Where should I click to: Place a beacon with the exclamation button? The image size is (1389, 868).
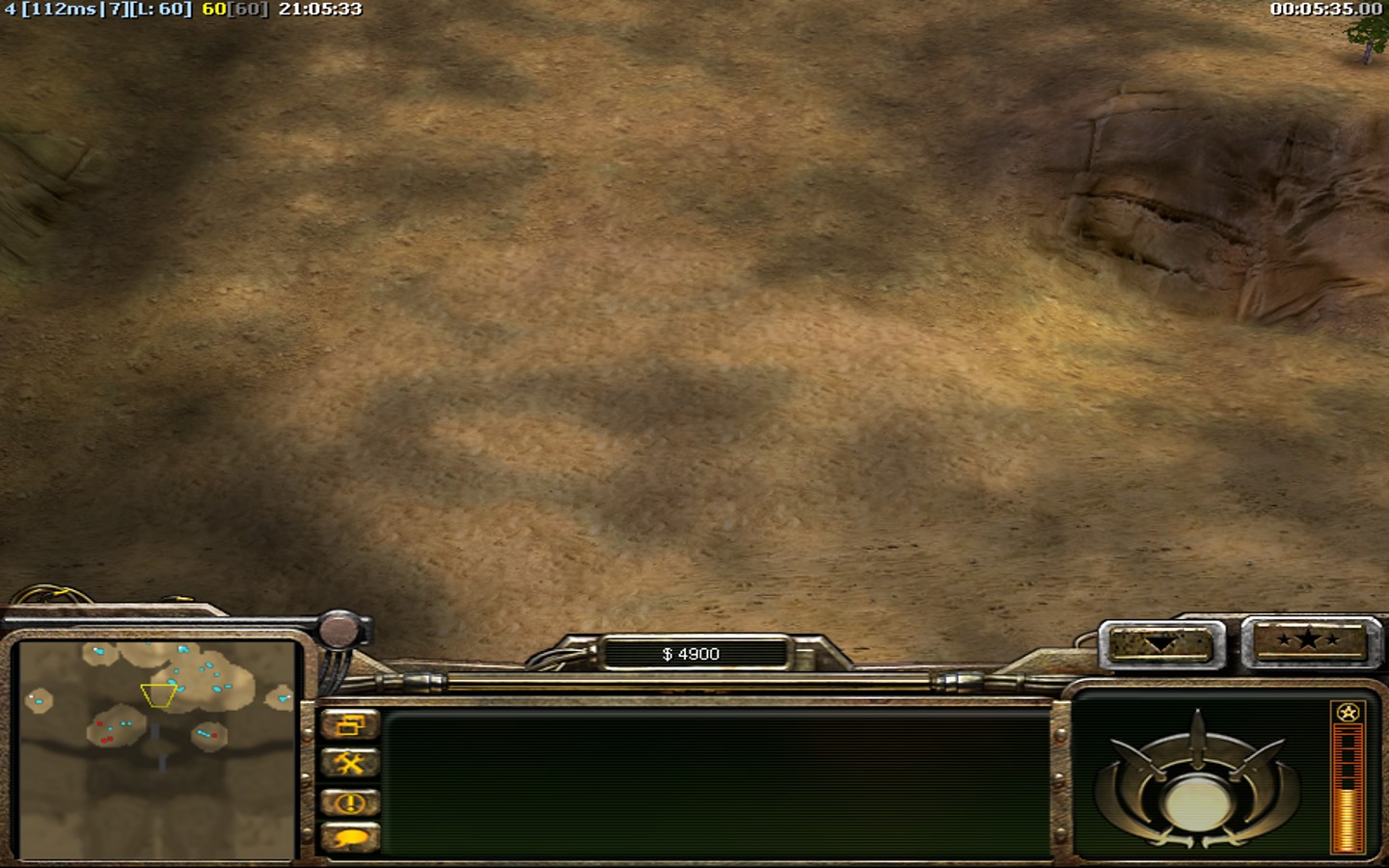click(x=349, y=802)
